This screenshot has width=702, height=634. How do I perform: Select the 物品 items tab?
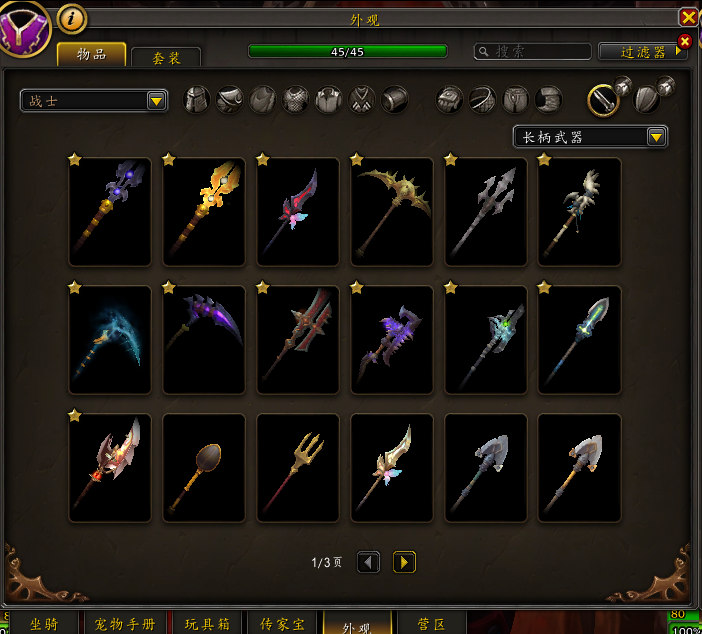[x=92, y=54]
